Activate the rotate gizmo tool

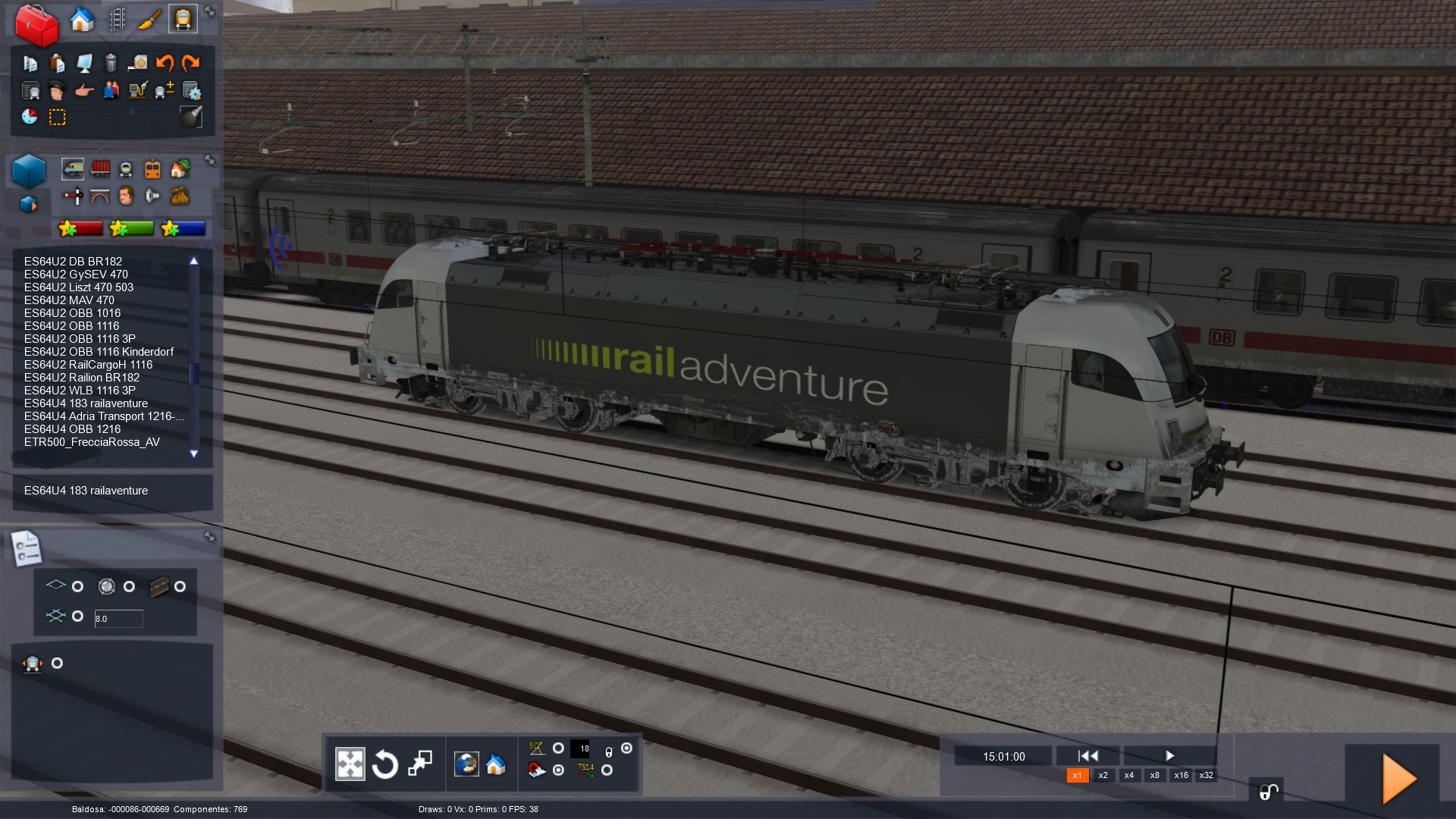click(x=384, y=764)
